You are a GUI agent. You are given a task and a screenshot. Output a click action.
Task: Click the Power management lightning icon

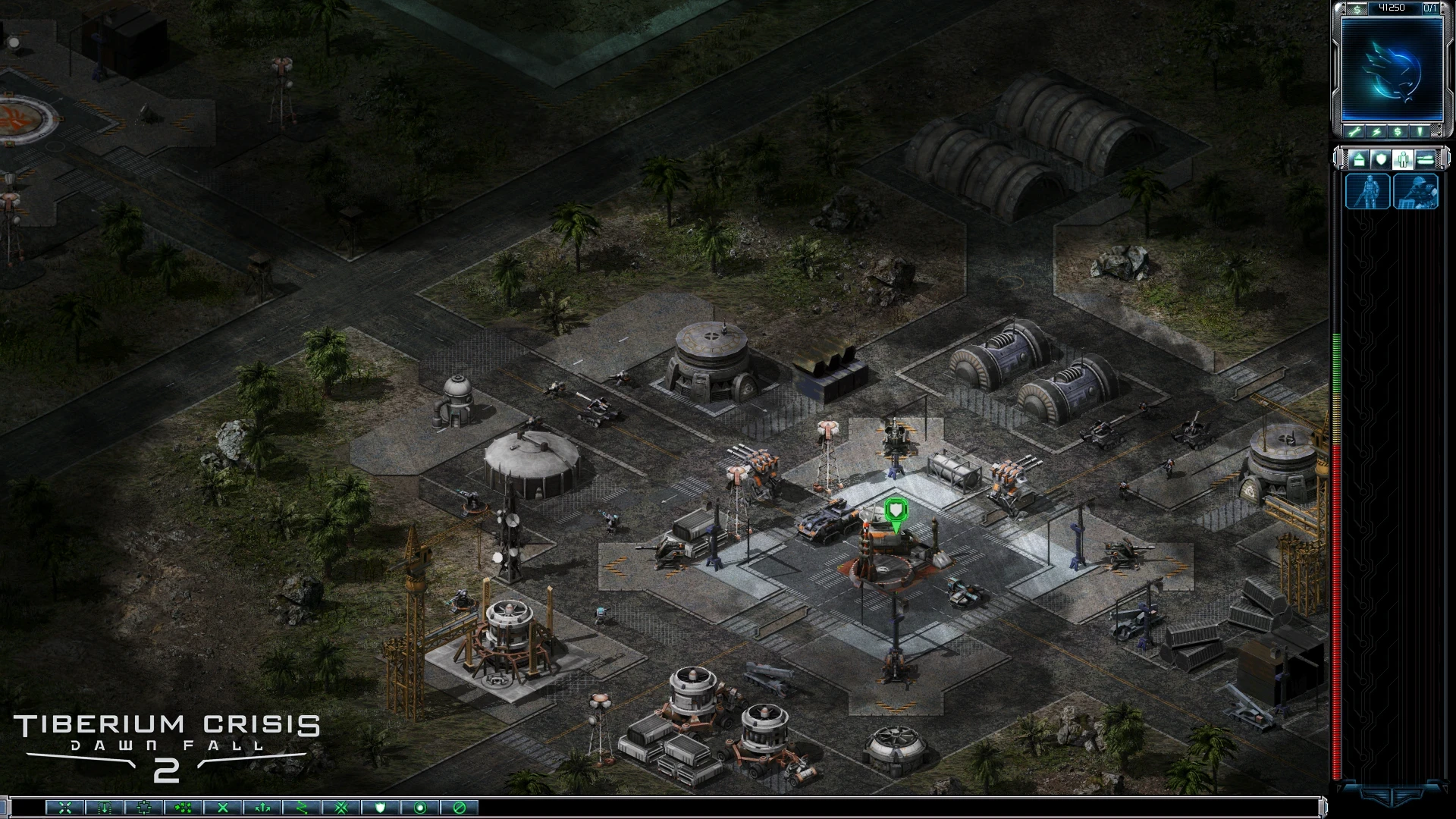(x=1378, y=133)
